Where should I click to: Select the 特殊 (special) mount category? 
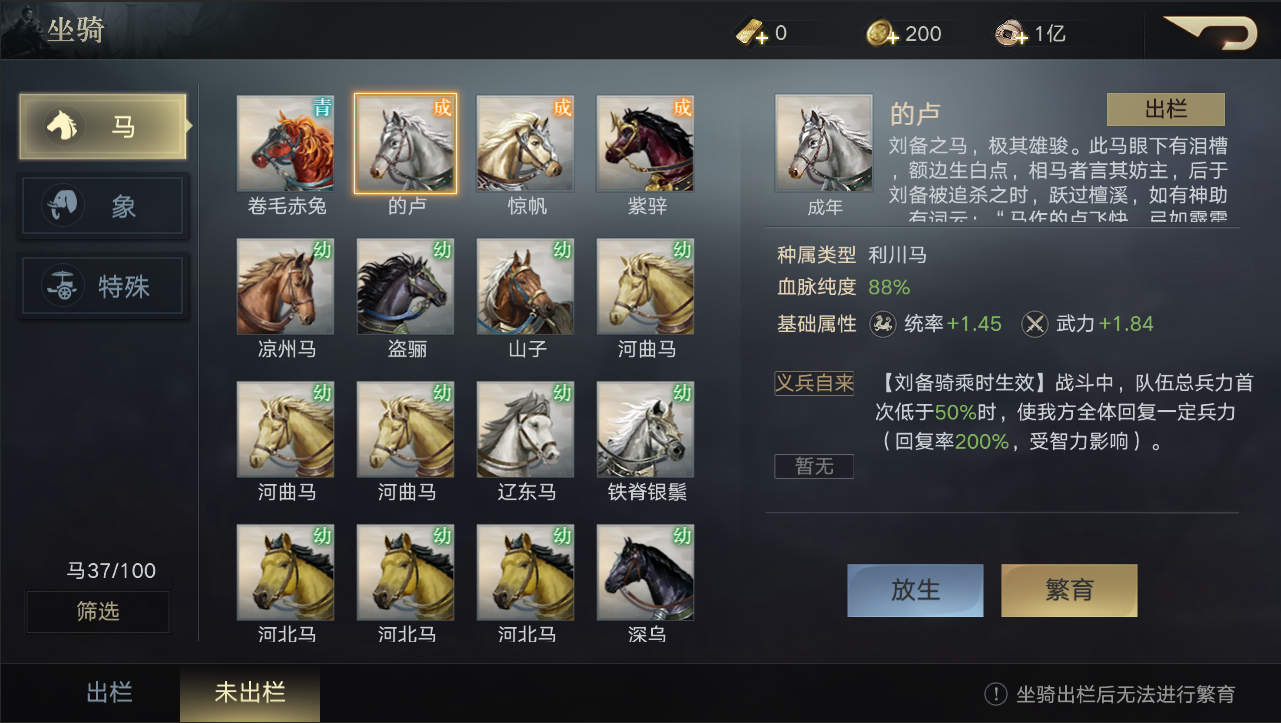103,287
